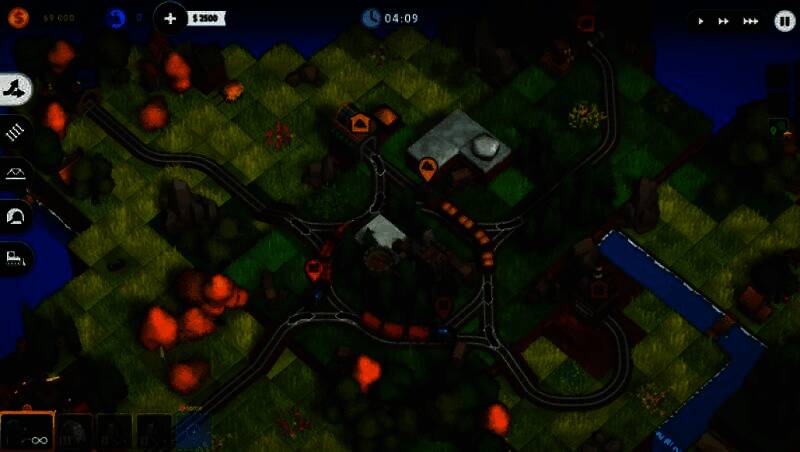Select the bridge construction tool
The image size is (800, 452).
pos(17,174)
